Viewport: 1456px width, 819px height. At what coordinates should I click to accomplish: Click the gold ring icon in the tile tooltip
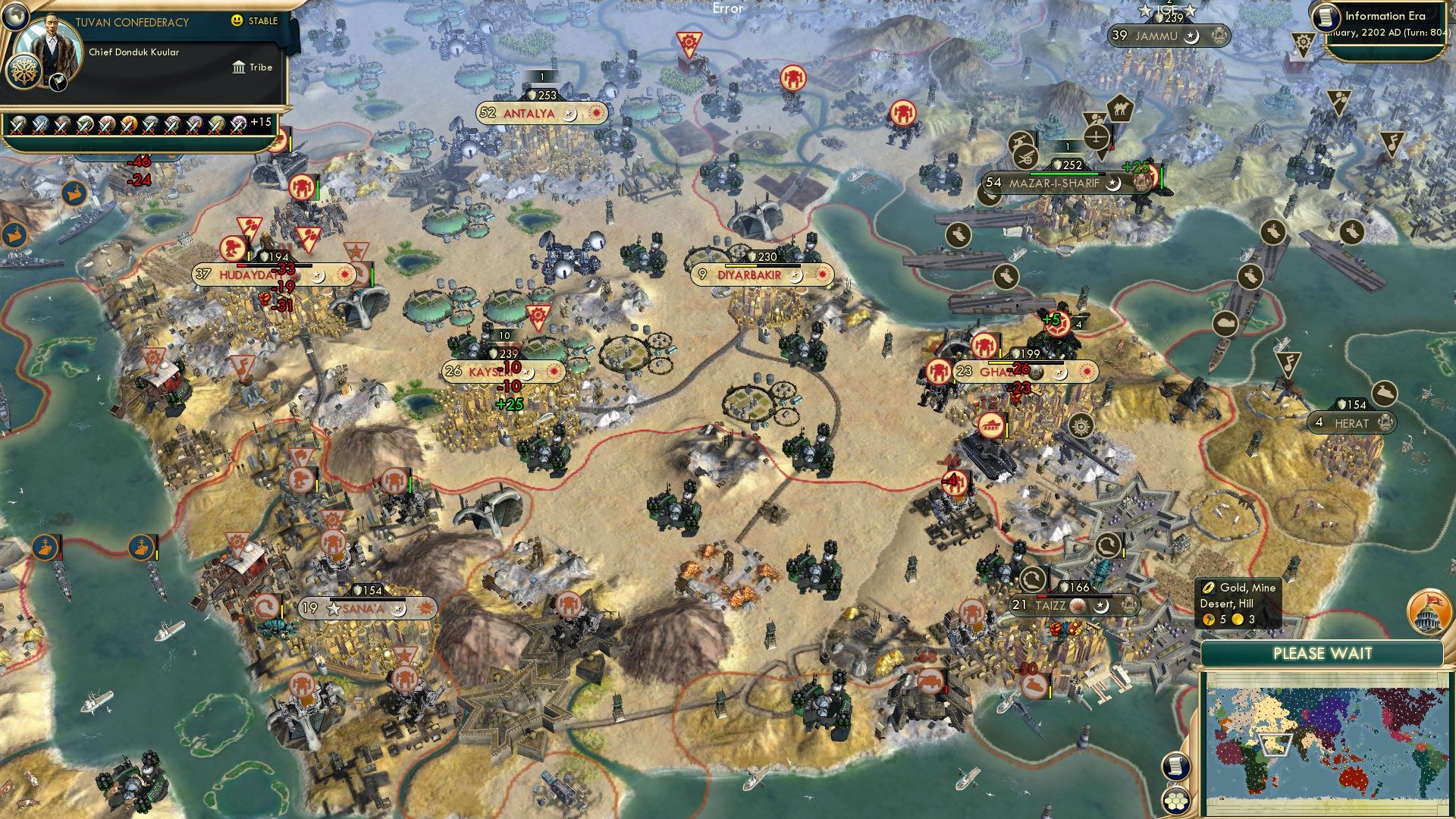tap(1209, 587)
